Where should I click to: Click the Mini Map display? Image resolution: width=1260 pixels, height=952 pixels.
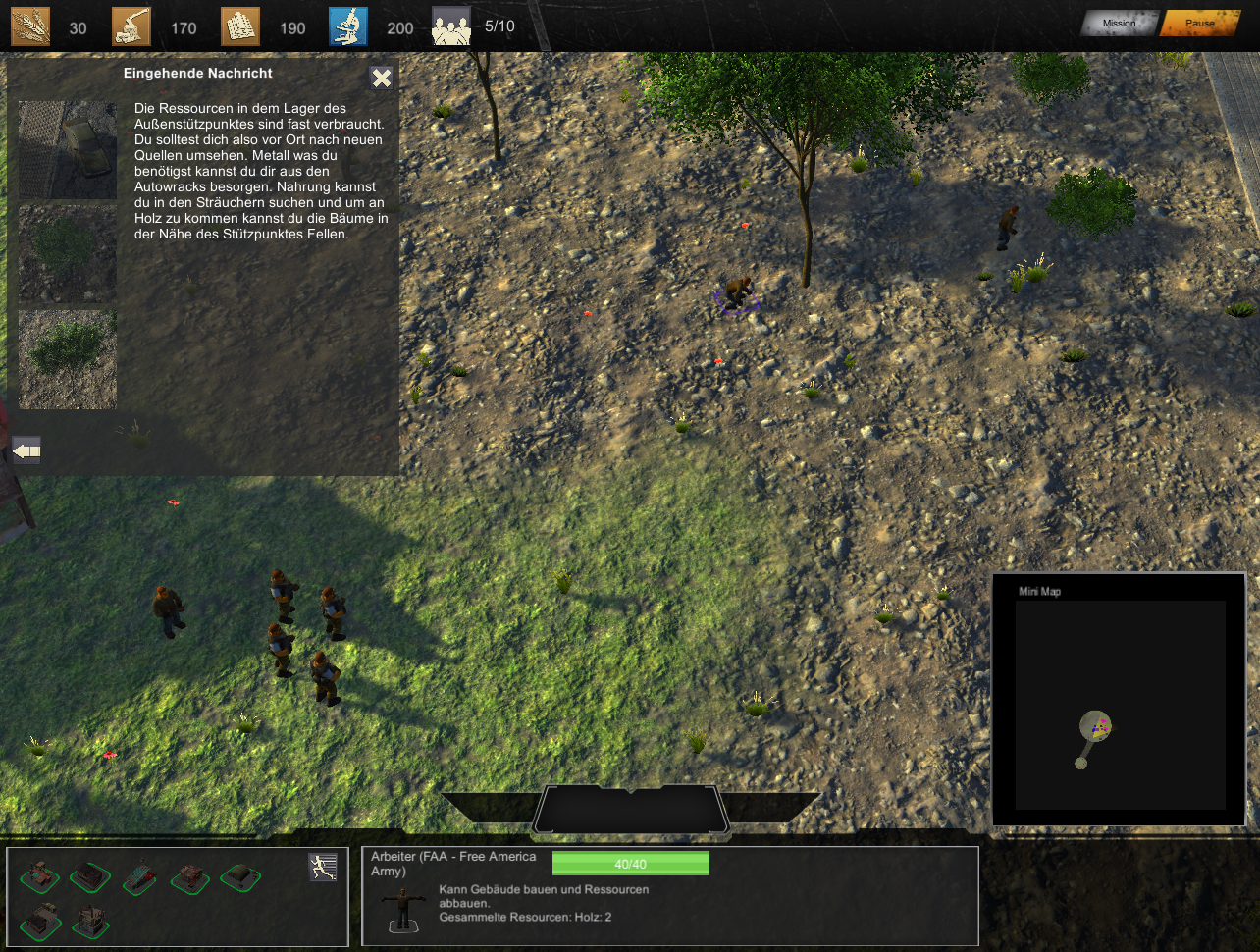pos(1120,704)
